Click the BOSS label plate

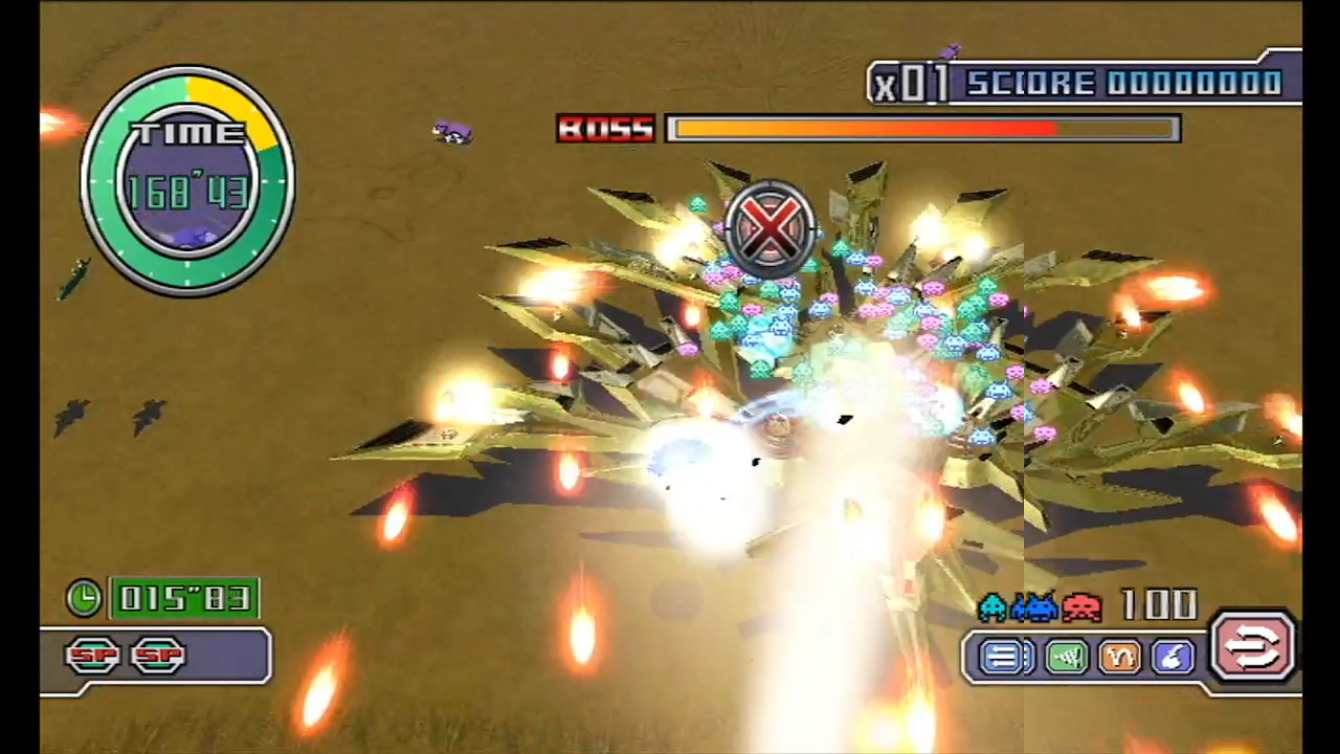pyautogui.click(x=606, y=129)
